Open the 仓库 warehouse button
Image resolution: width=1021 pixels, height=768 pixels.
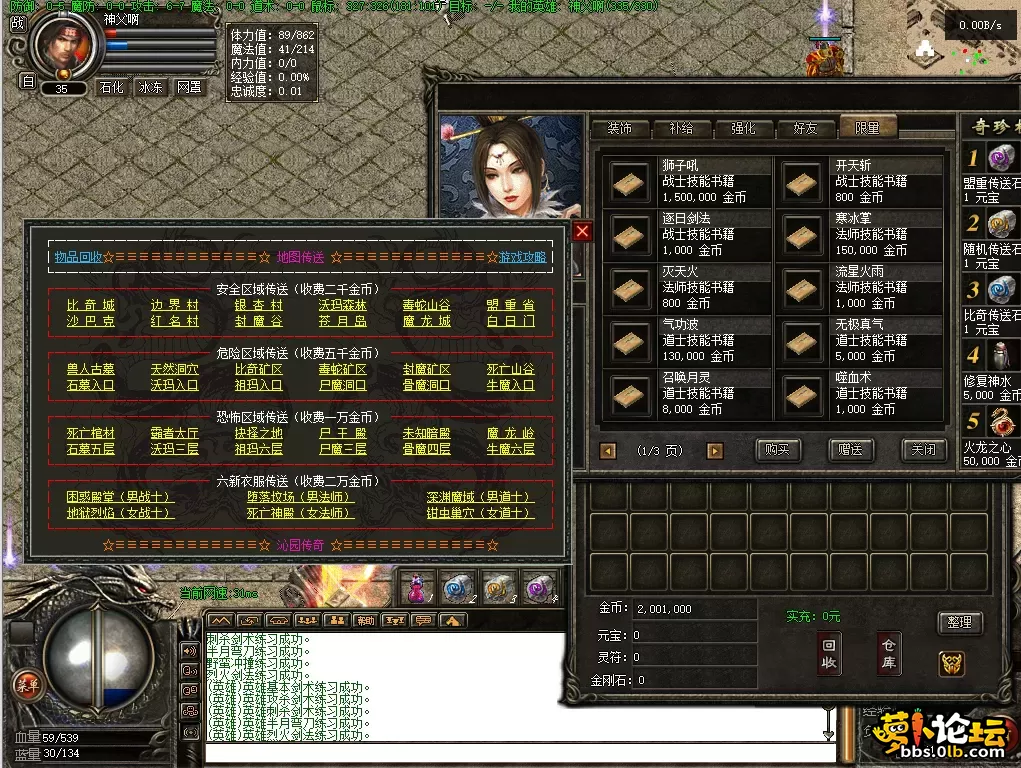point(888,654)
